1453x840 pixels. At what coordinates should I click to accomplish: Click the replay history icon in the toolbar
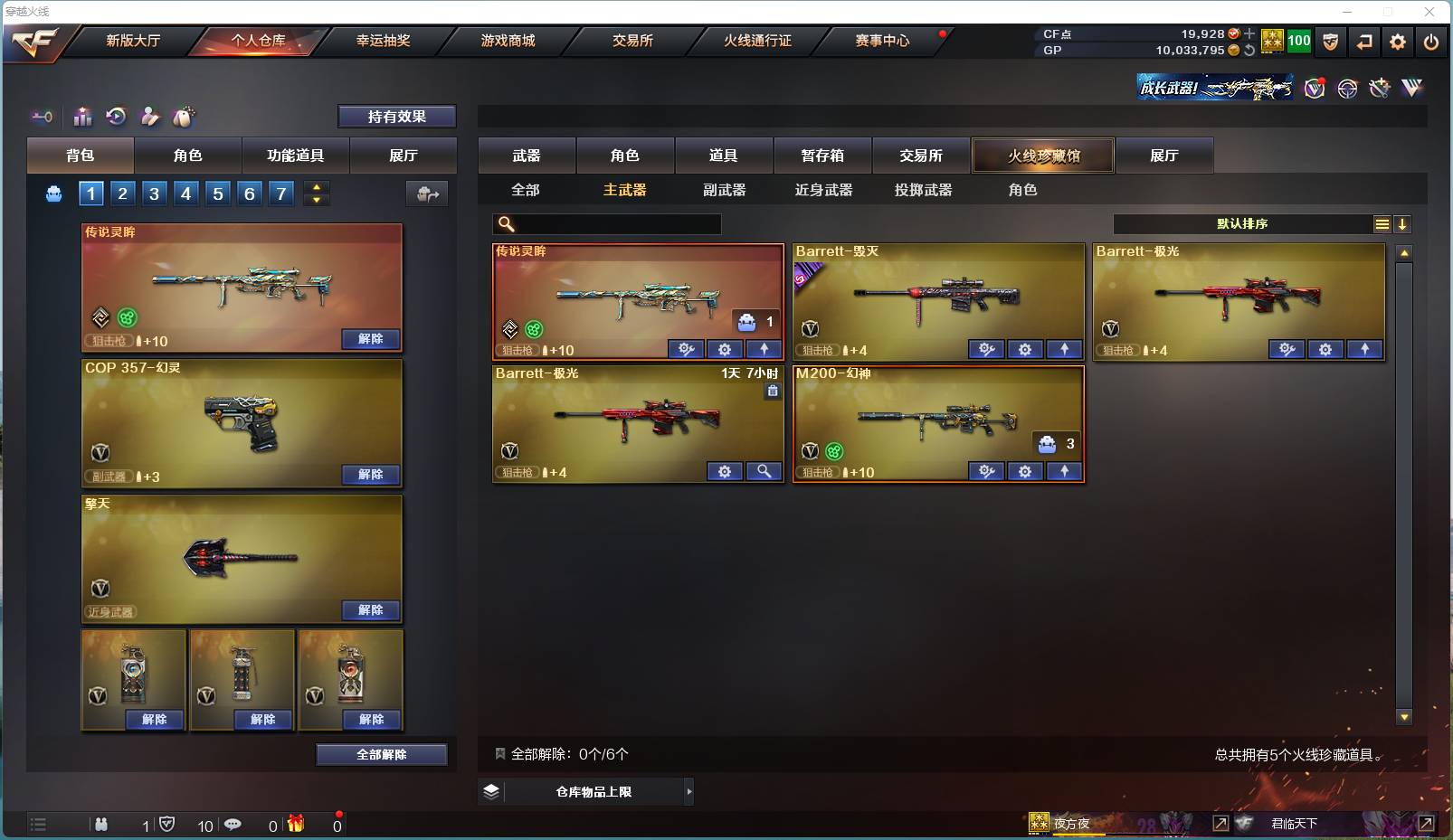click(x=117, y=116)
